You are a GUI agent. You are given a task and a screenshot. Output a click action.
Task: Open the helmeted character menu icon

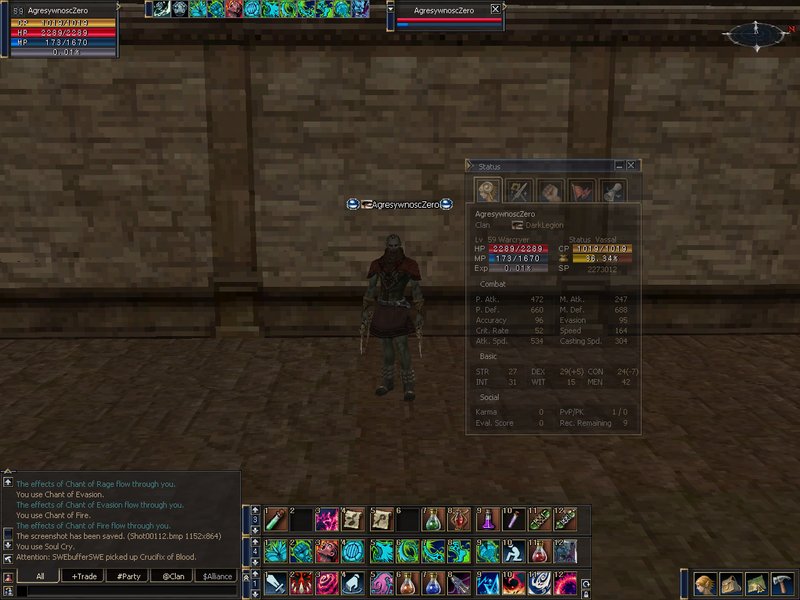click(705, 583)
